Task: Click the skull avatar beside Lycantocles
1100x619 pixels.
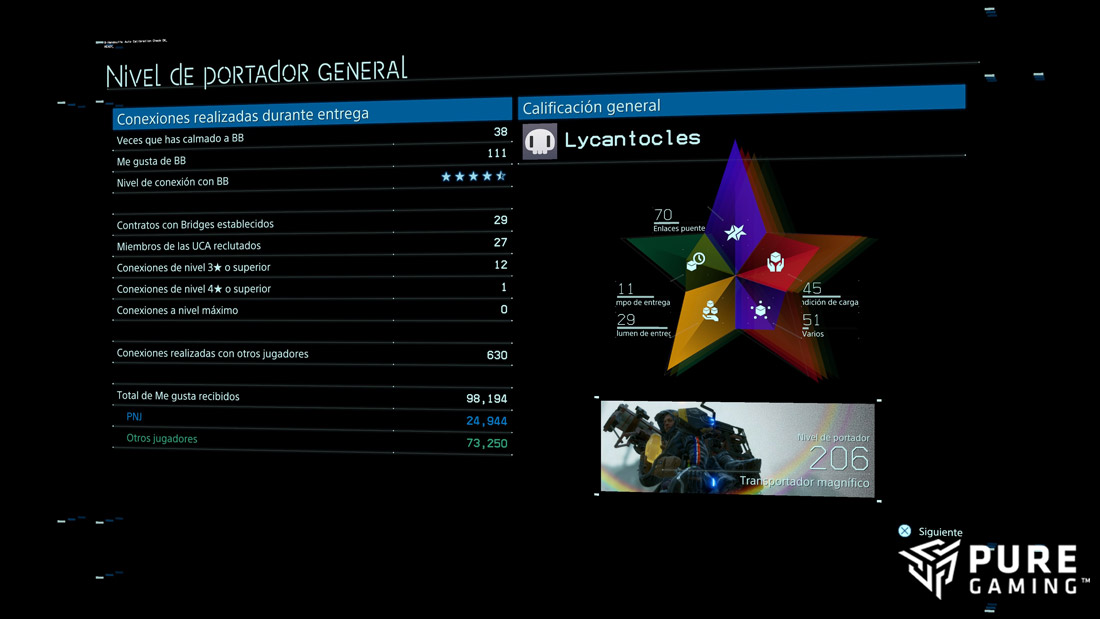Action: click(540, 142)
